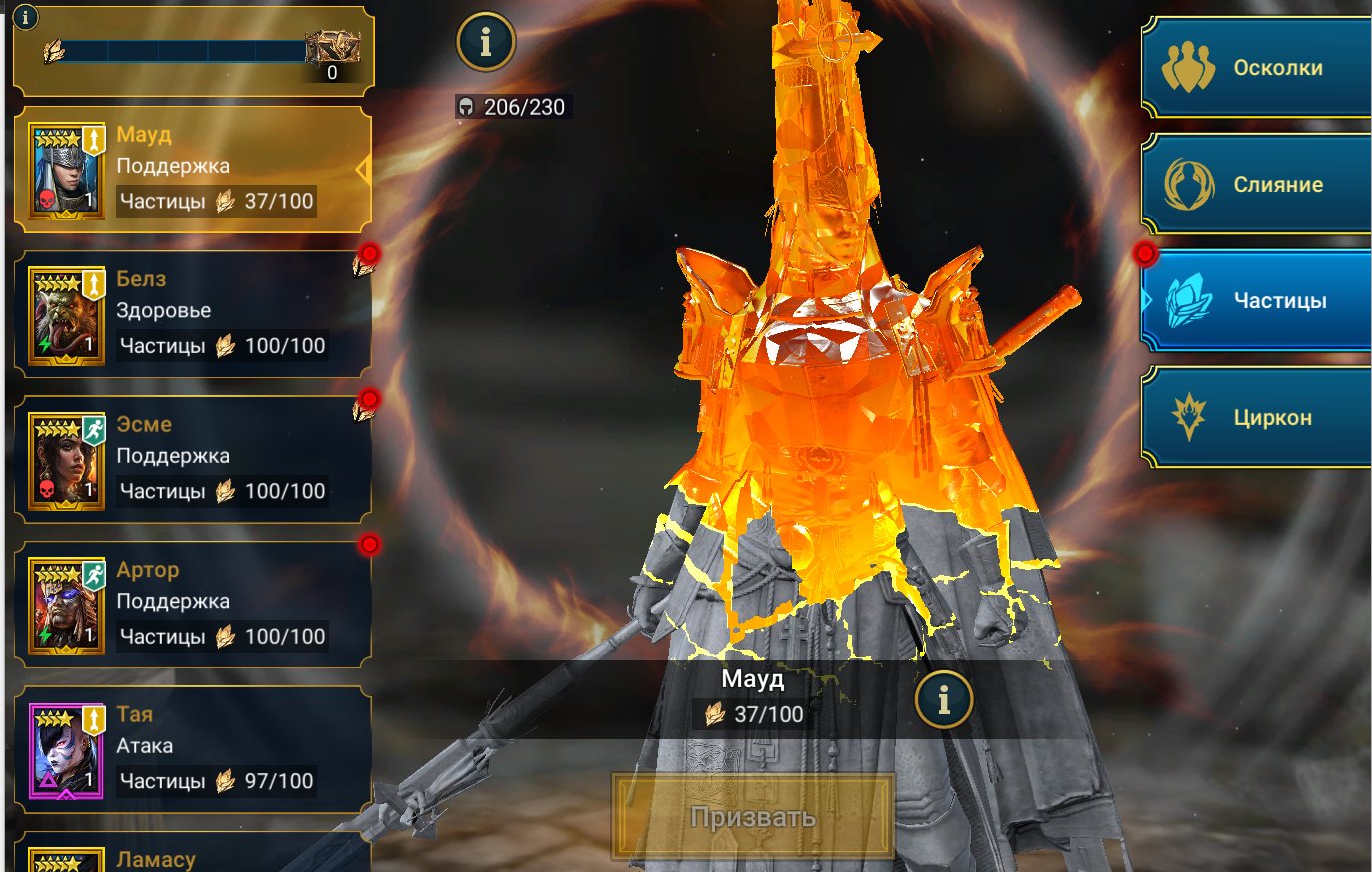Show info above the 206/230 counter

click(x=486, y=42)
